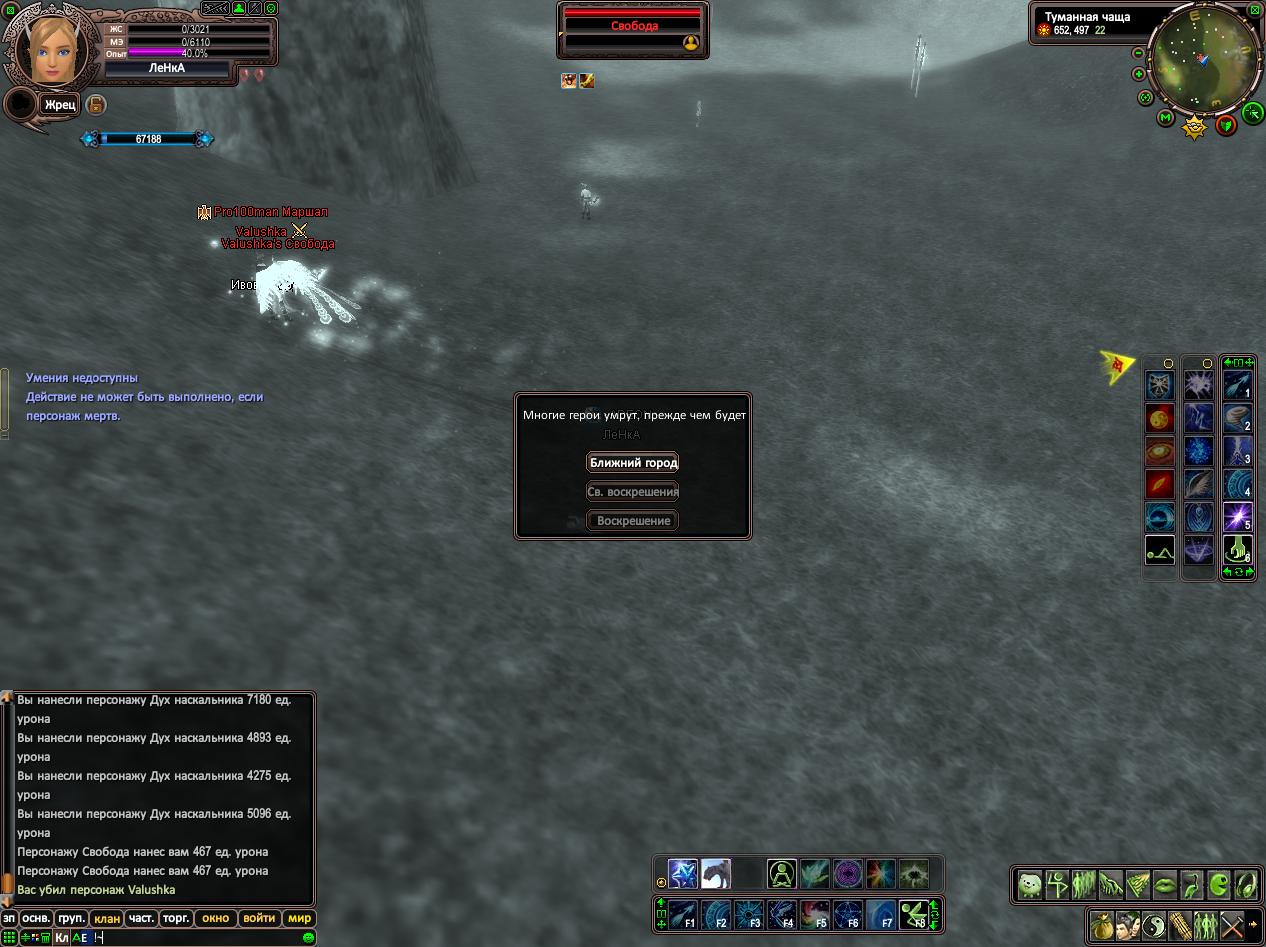Select the "Св. воскрешения" option
The width and height of the screenshot is (1266, 947).
tap(633, 492)
